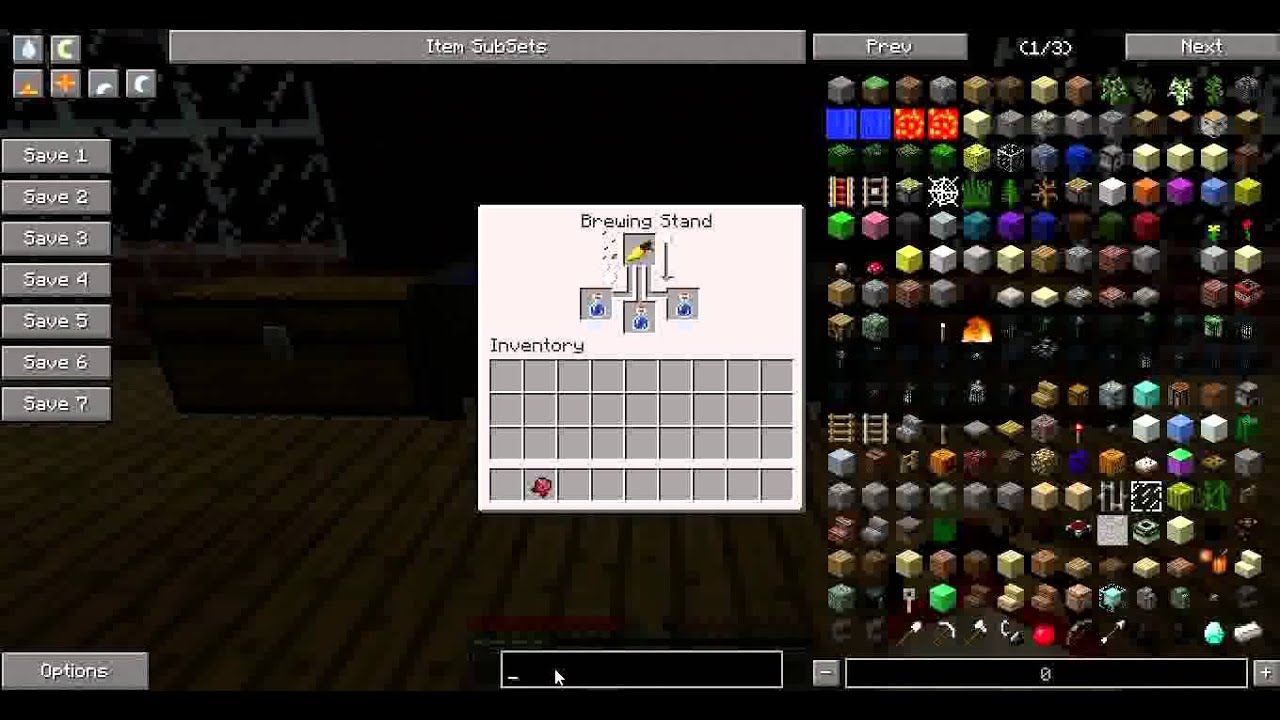Image resolution: width=1280 pixels, height=720 pixels.
Task: Set time to noon with sun icon
Action: coord(64,84)
